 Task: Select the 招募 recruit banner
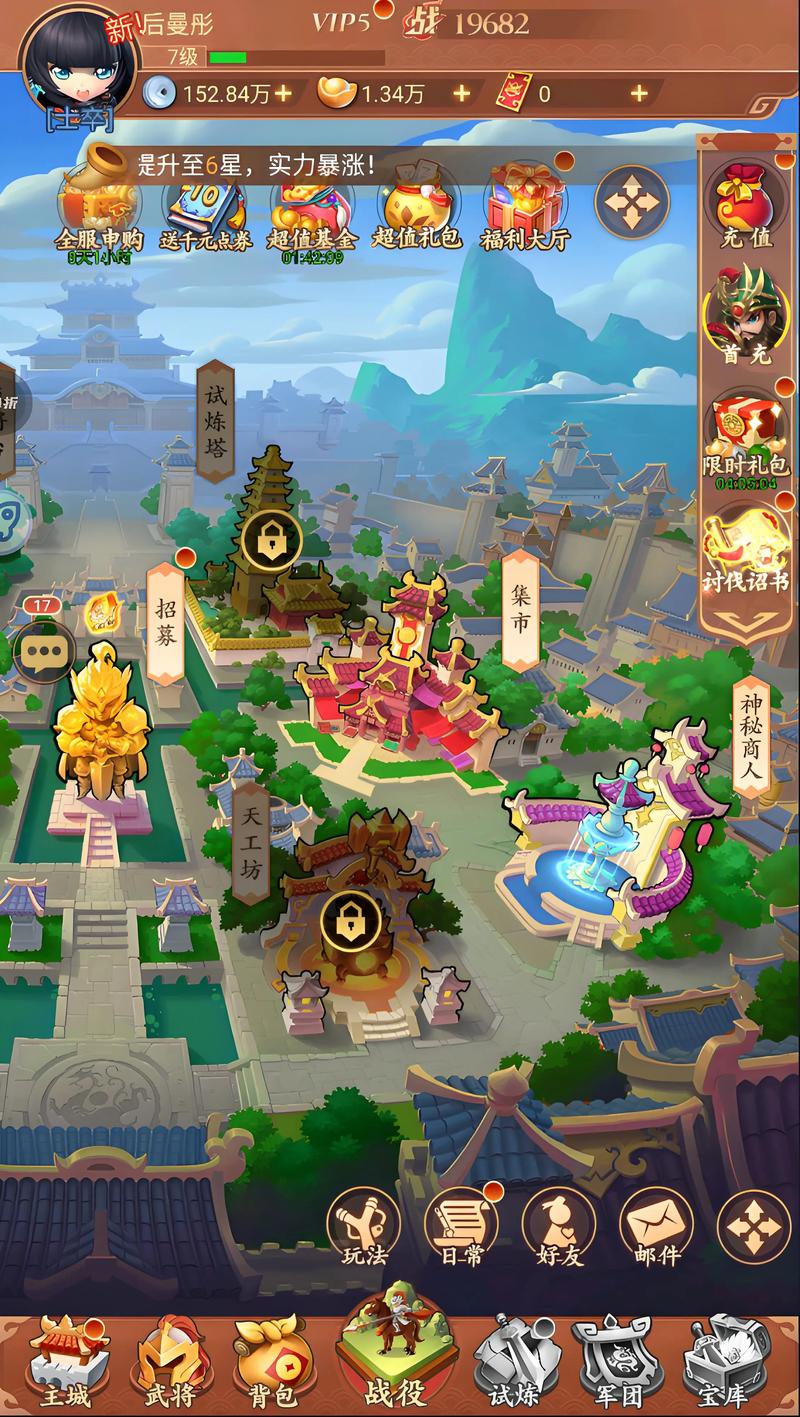(167, 622)
